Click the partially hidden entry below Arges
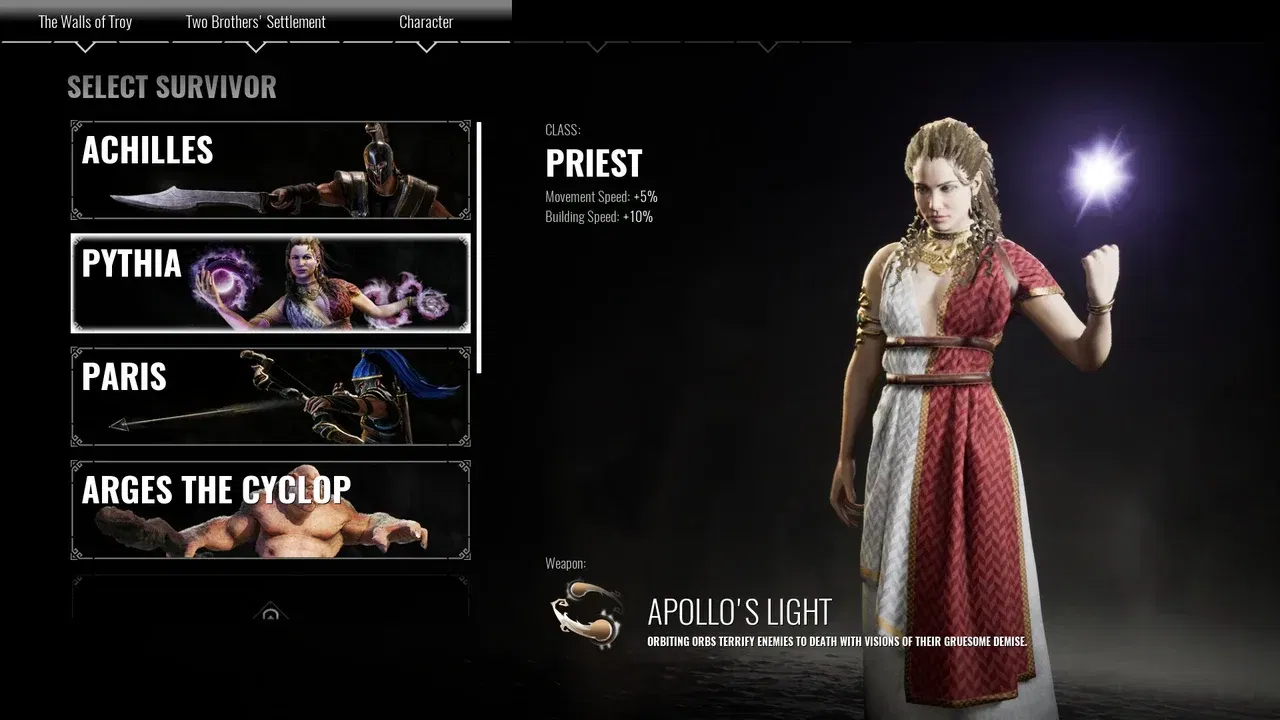Image resolution: width=1280 pixels, height=720 pixels. point(270,600)
